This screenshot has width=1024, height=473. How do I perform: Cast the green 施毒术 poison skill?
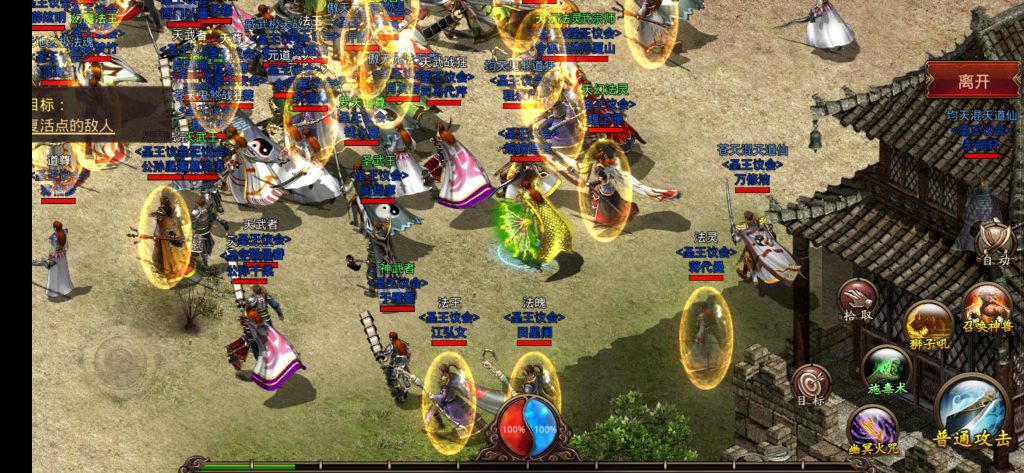885,369
